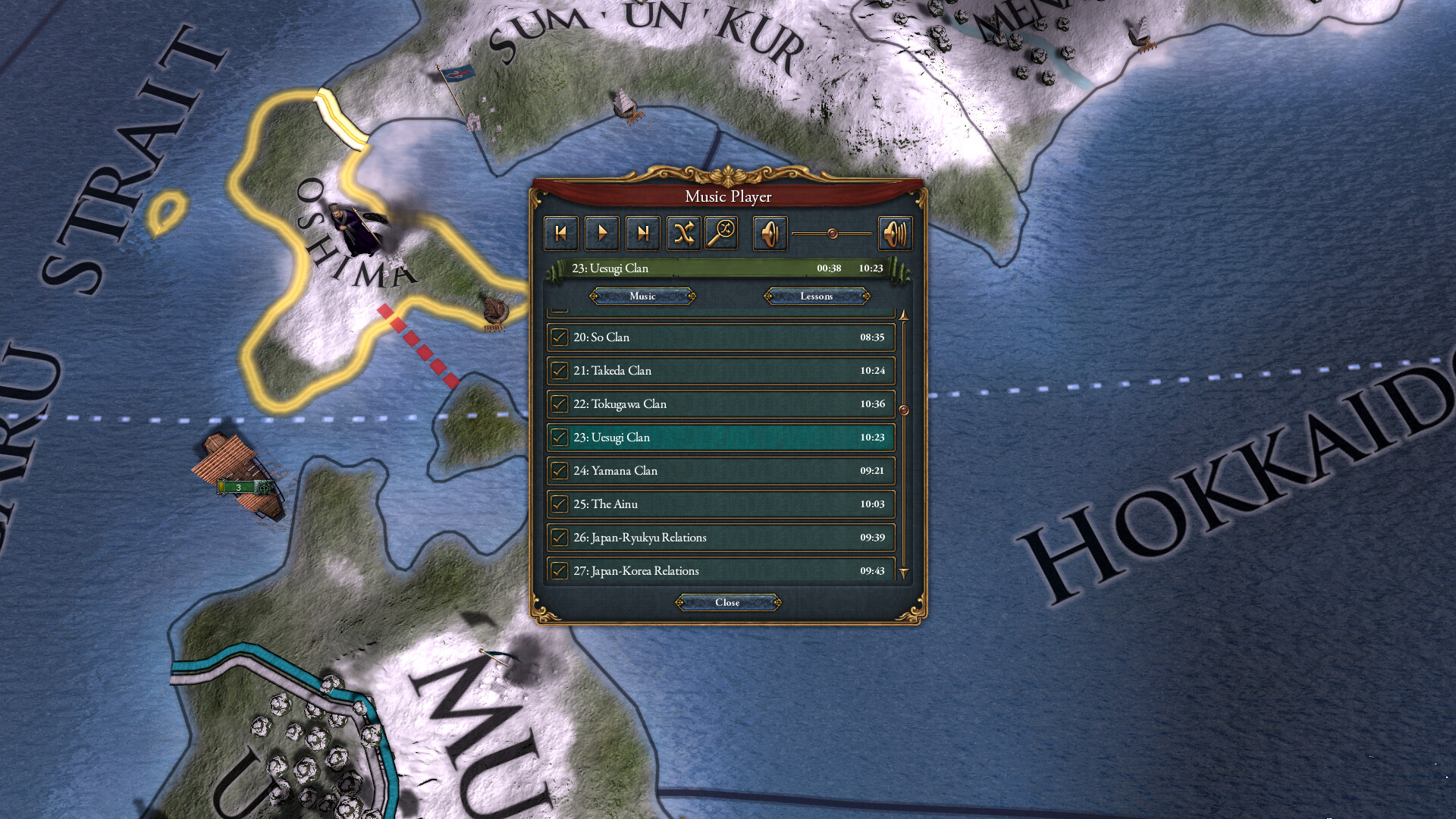Click the low-volume speaker icon
The height and width of the screenshot is (819, 1456).
click(x=770, y=234)
